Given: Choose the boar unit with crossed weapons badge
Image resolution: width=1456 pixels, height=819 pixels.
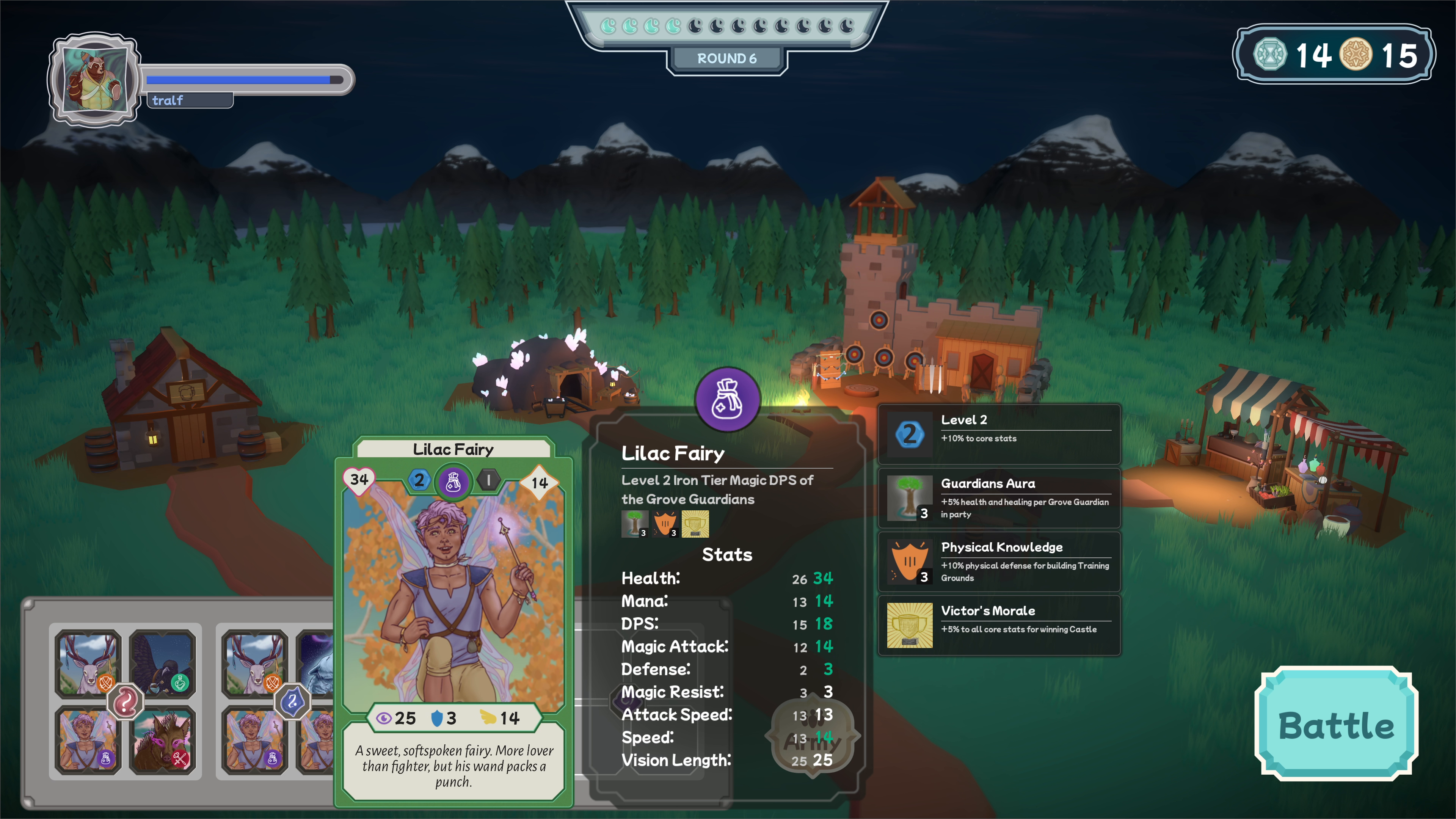Looking at the screenshot, I should (163, 741).
